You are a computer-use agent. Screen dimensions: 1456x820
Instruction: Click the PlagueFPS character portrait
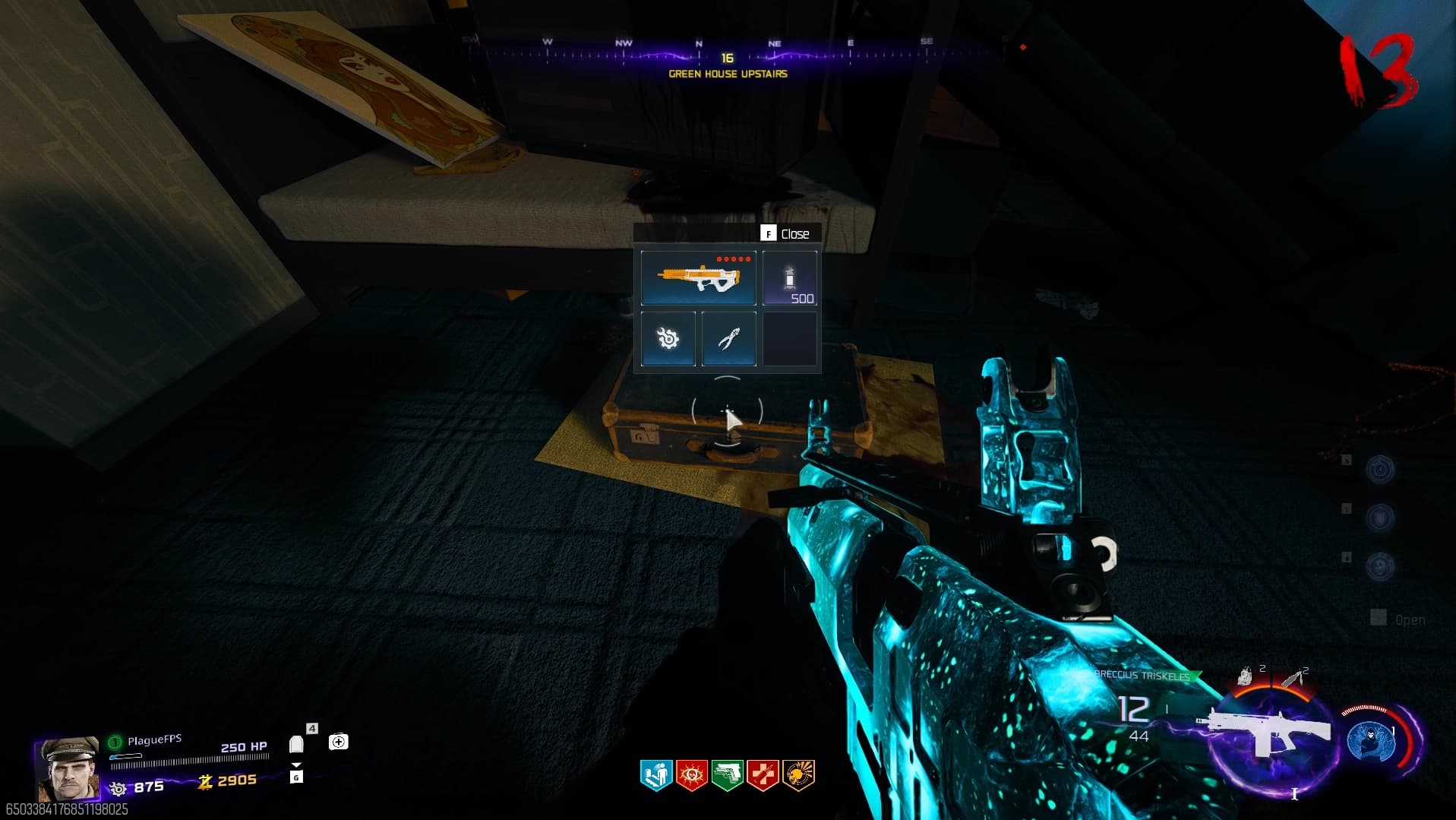pos(68,768)
